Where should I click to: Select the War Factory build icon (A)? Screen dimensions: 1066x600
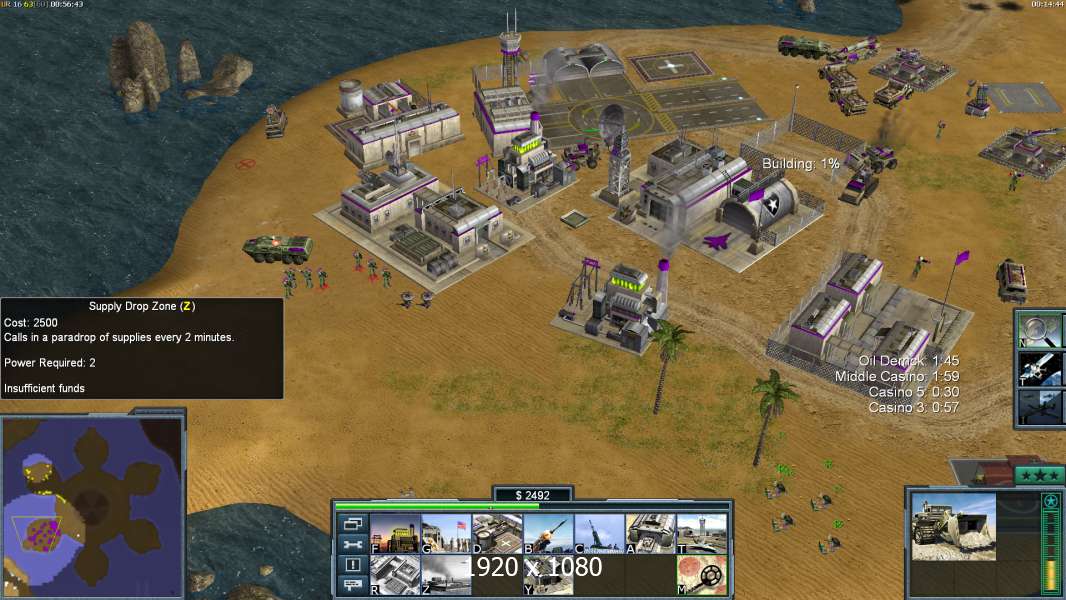coord(650,533)
